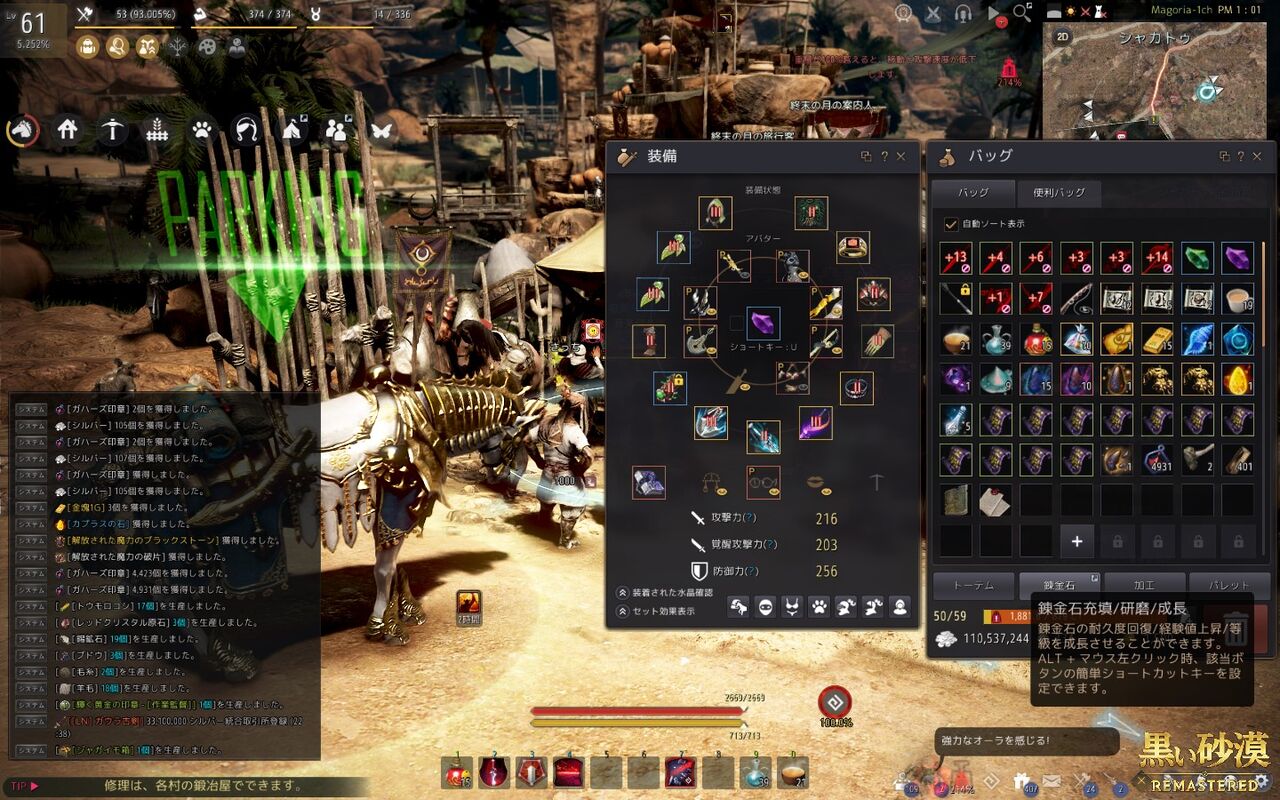Viewport: 1280px width, 800px height.
Task: Open the help button on the 装備 window
Action: point(884,157)
